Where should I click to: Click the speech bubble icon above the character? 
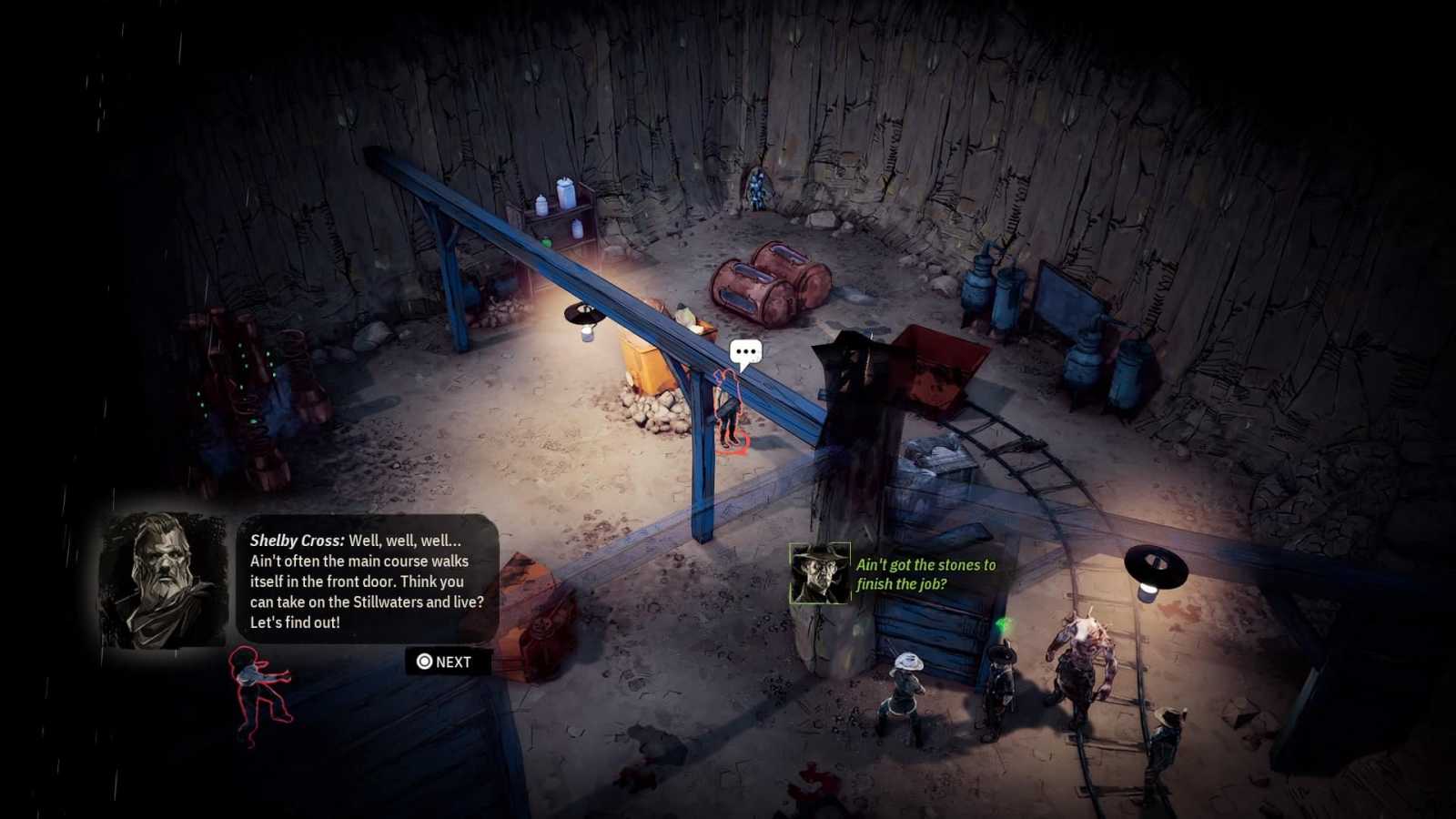point(745,352)
